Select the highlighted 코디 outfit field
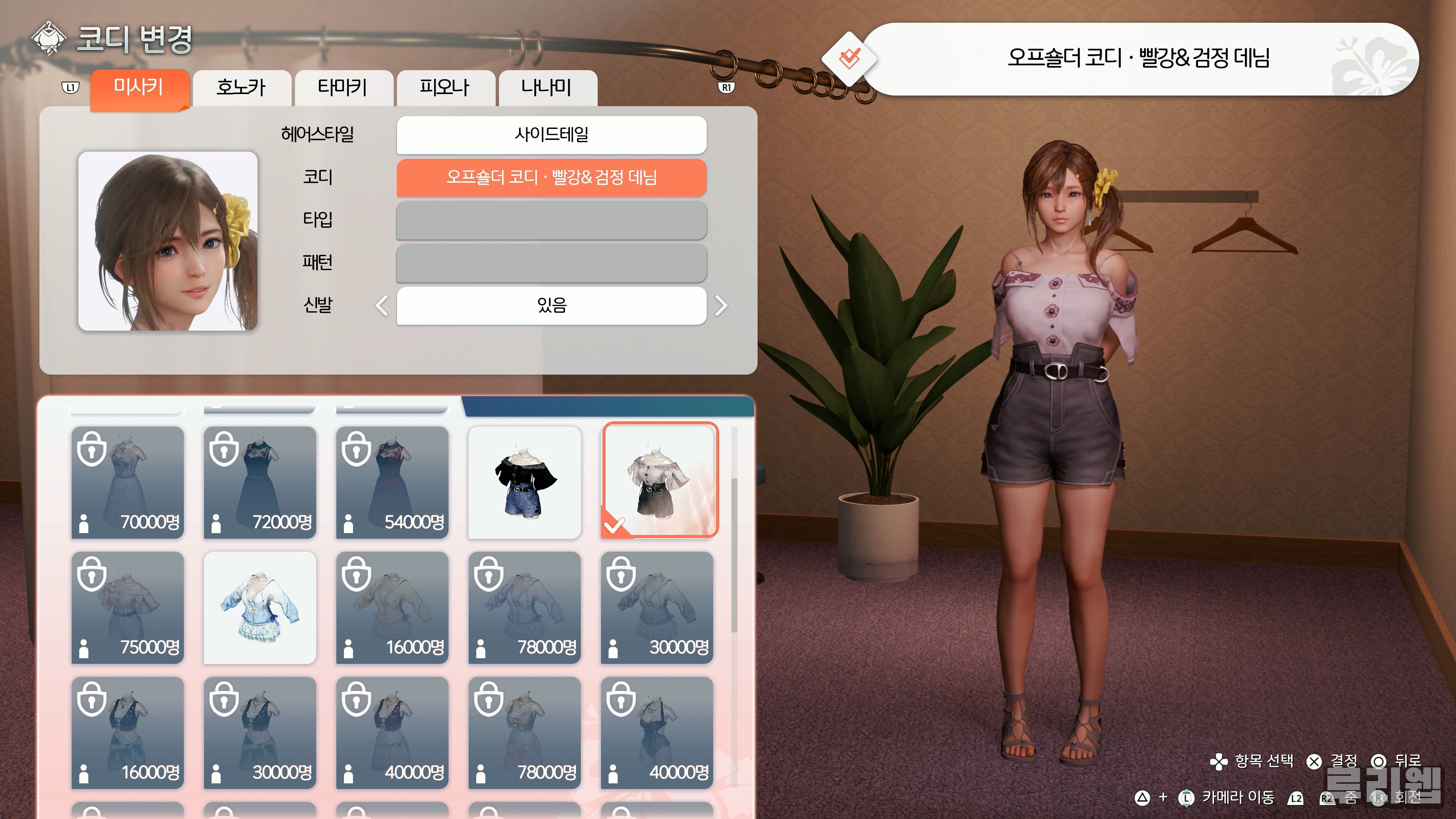1456x819 pixels. click(x=551, y=177)
